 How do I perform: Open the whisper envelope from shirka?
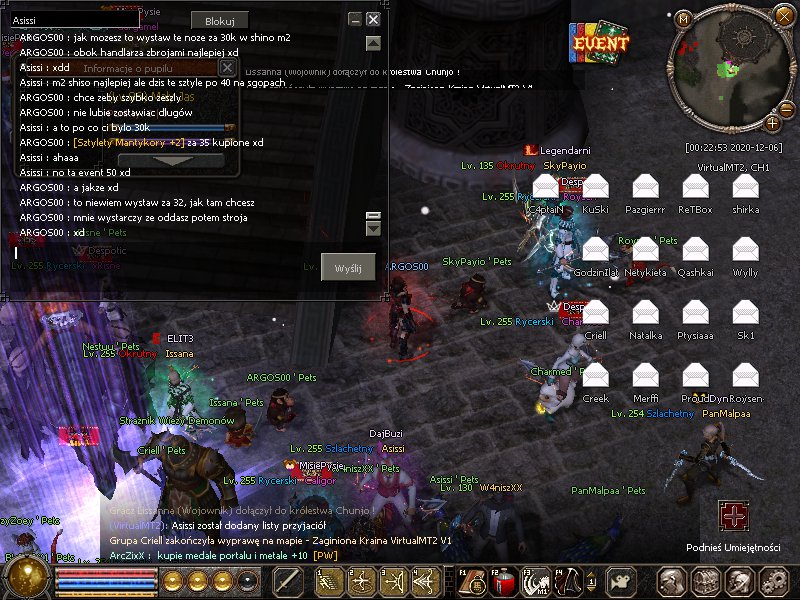tap(745, 187)
